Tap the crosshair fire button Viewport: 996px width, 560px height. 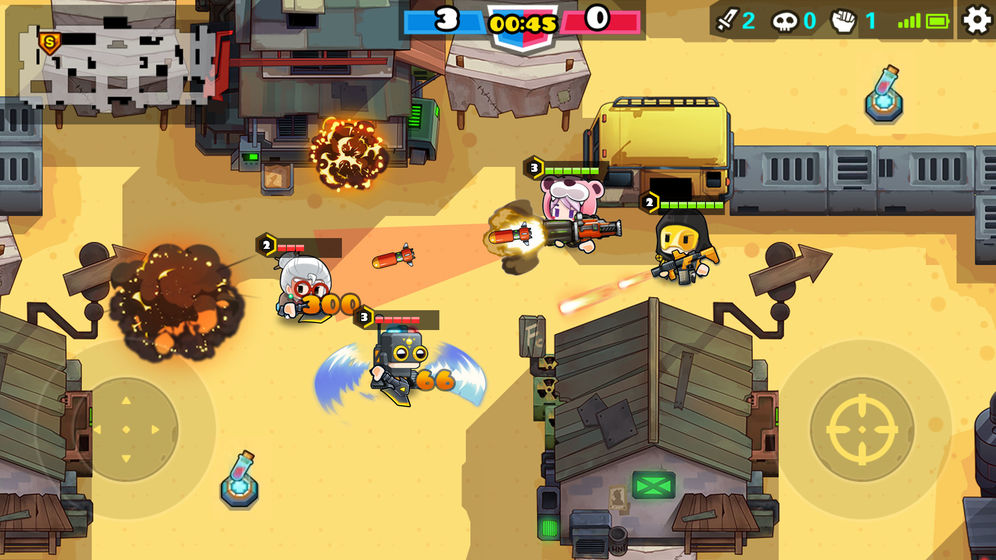(x=861, y=428)
